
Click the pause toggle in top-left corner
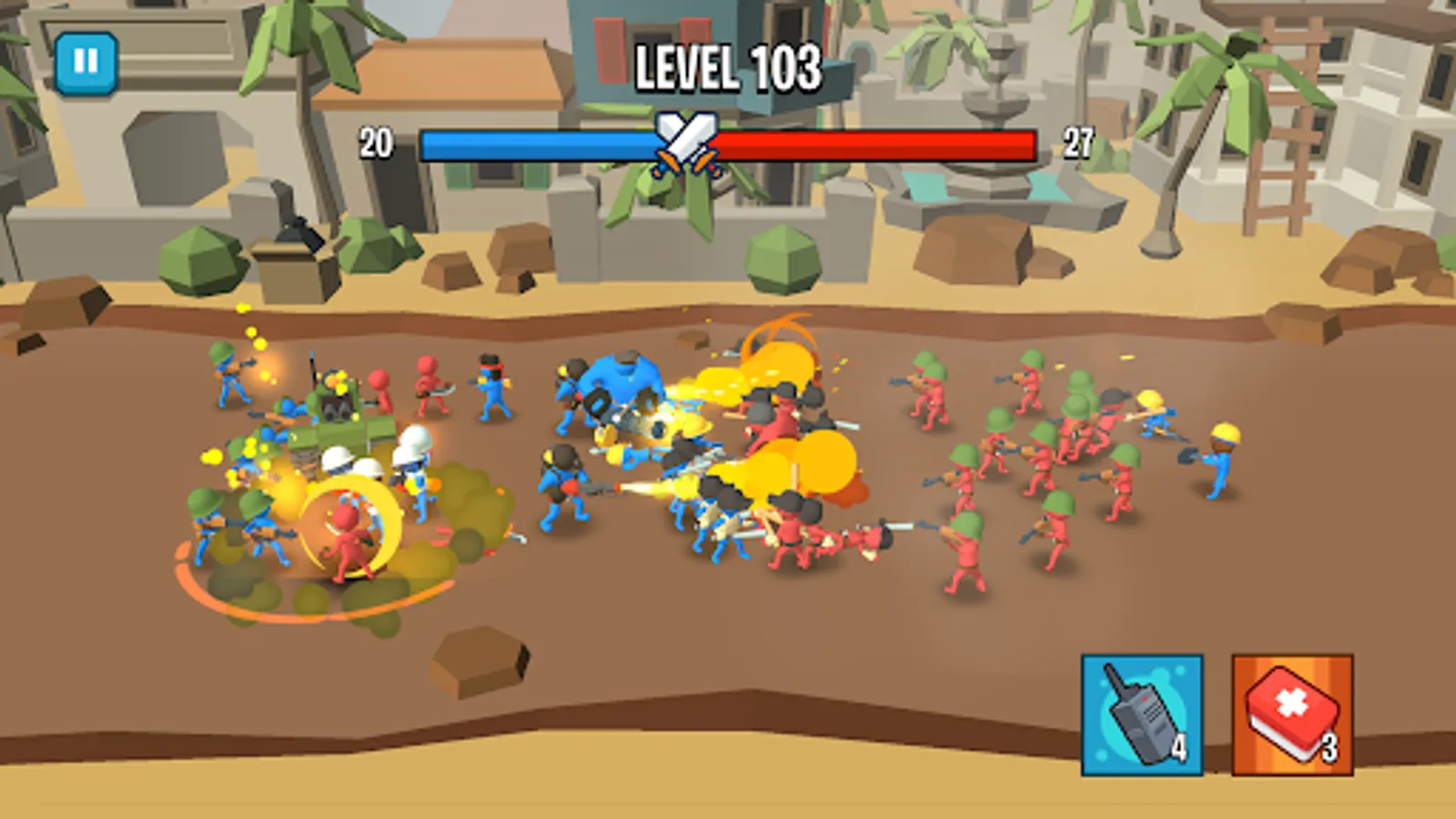point(86,62)
